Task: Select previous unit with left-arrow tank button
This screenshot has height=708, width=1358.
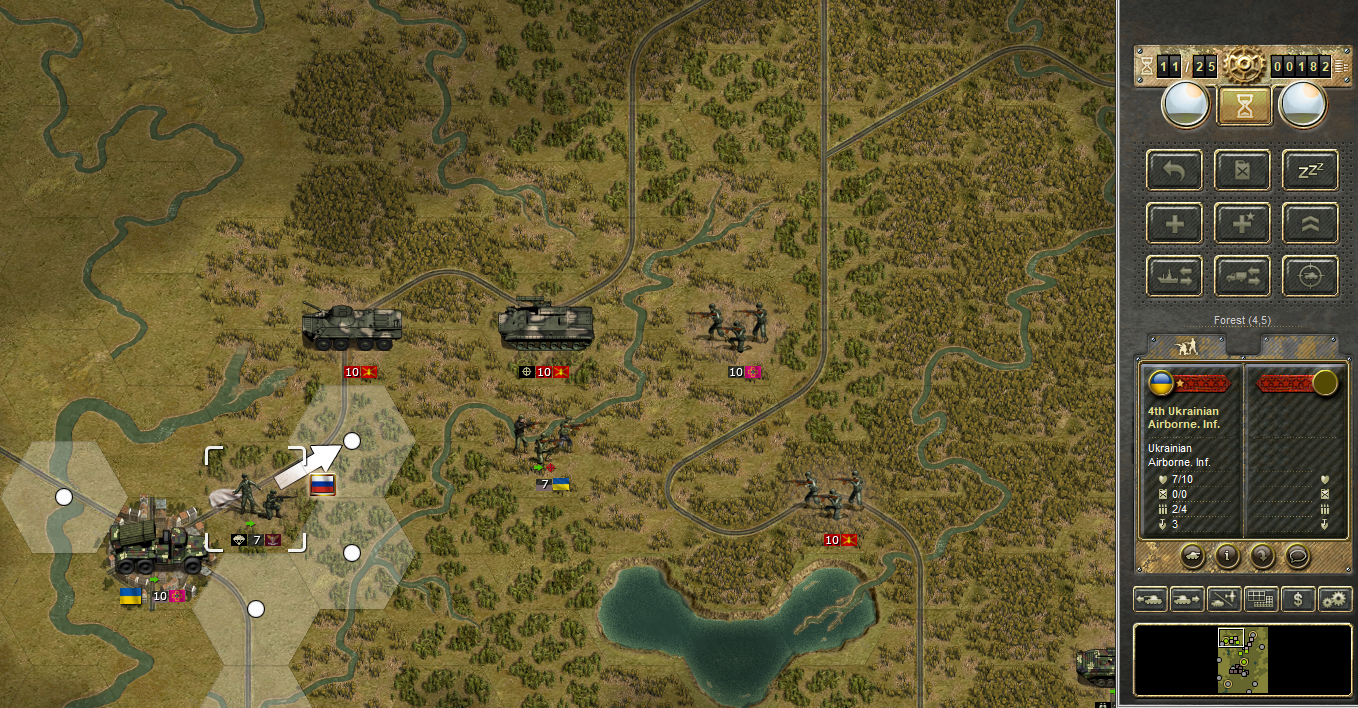Action: [1150, 599]
